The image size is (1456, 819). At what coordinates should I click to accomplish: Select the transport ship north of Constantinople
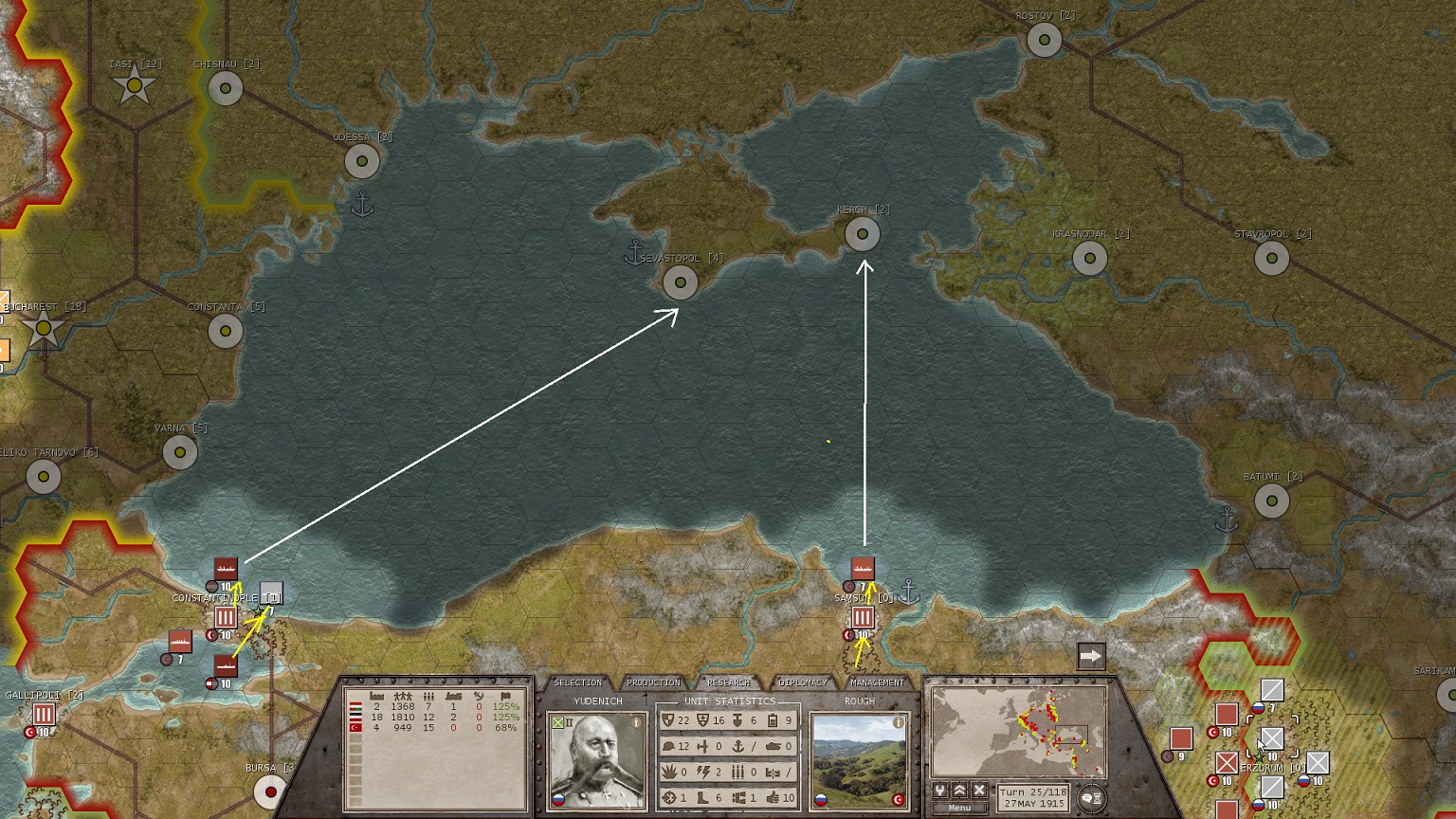point(226,569)
